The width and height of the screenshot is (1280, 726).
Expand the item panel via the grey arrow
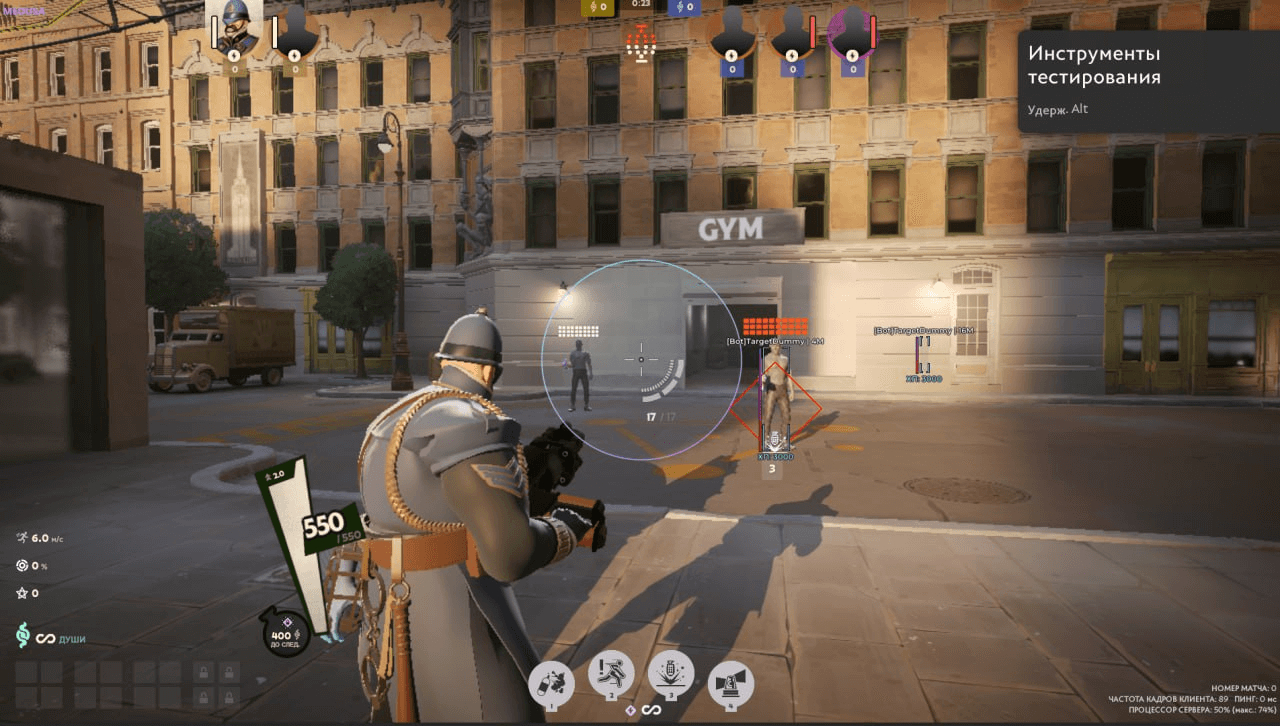tap(259, 681)
